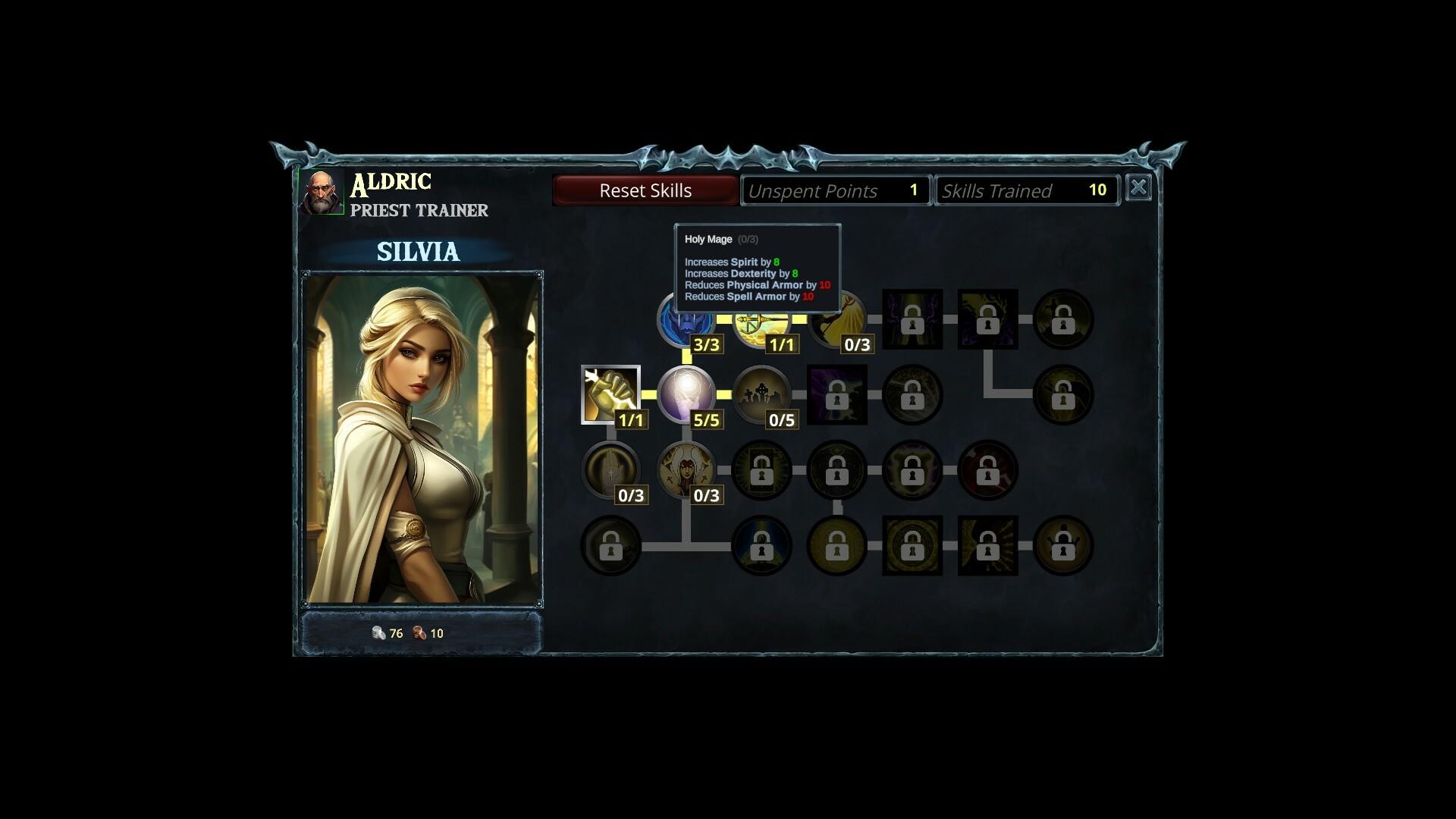Choose the glowing white orb skill
The width and height of the screenshot is (1456, 819).
pos(686,394)
